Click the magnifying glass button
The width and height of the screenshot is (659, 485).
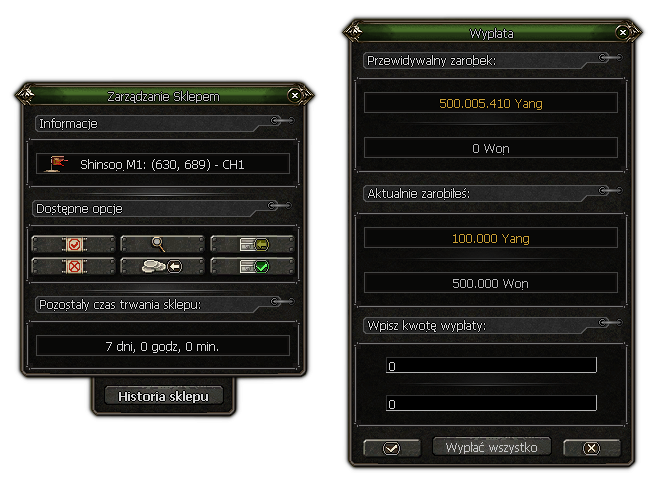coord(162,244)
